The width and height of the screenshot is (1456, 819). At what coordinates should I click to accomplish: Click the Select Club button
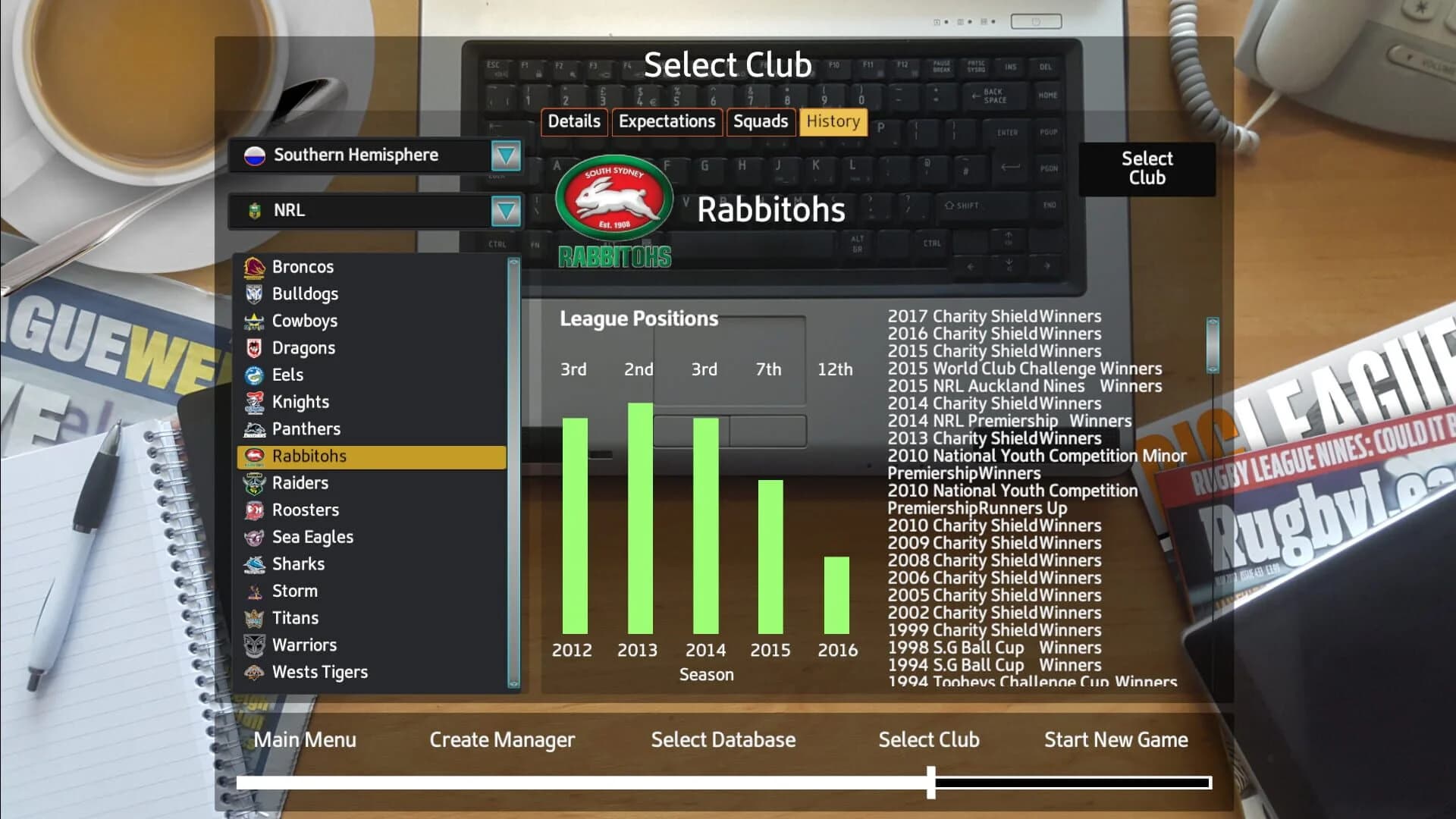pos(1147,168)
